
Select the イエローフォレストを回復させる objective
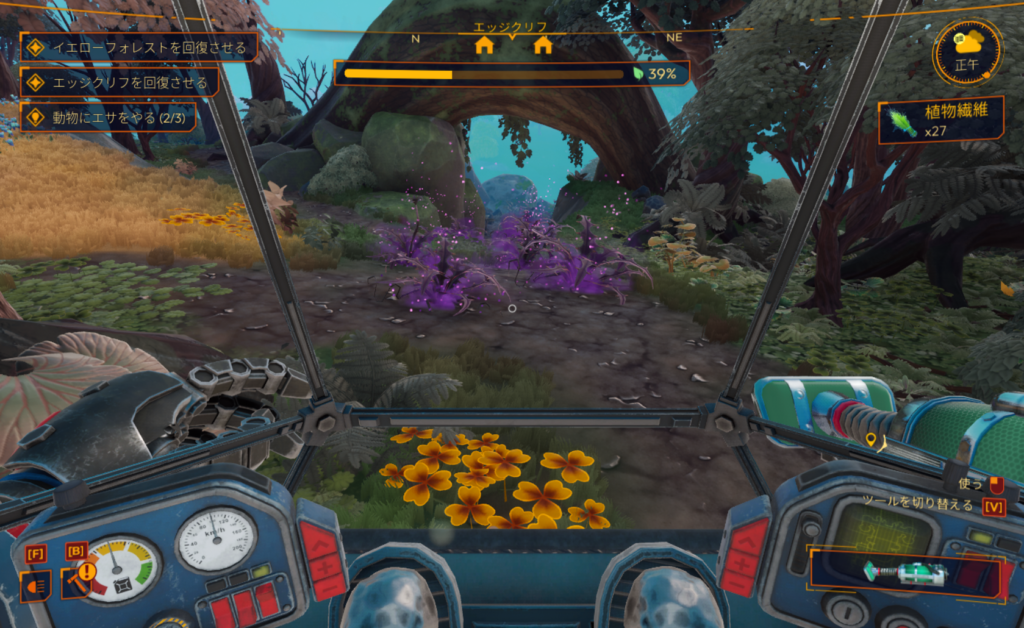coord(140,47)
